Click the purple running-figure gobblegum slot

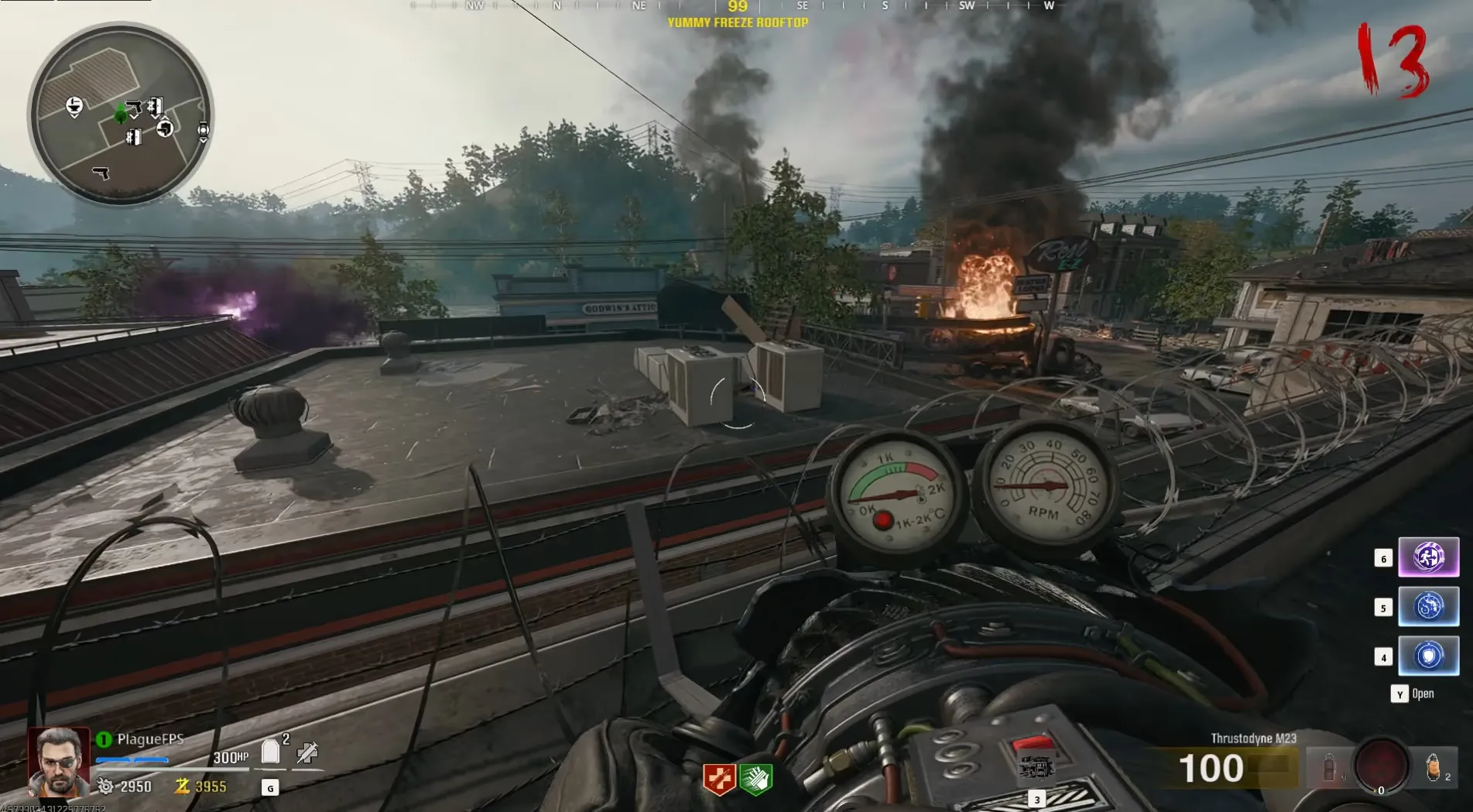tap(1428, 557)
